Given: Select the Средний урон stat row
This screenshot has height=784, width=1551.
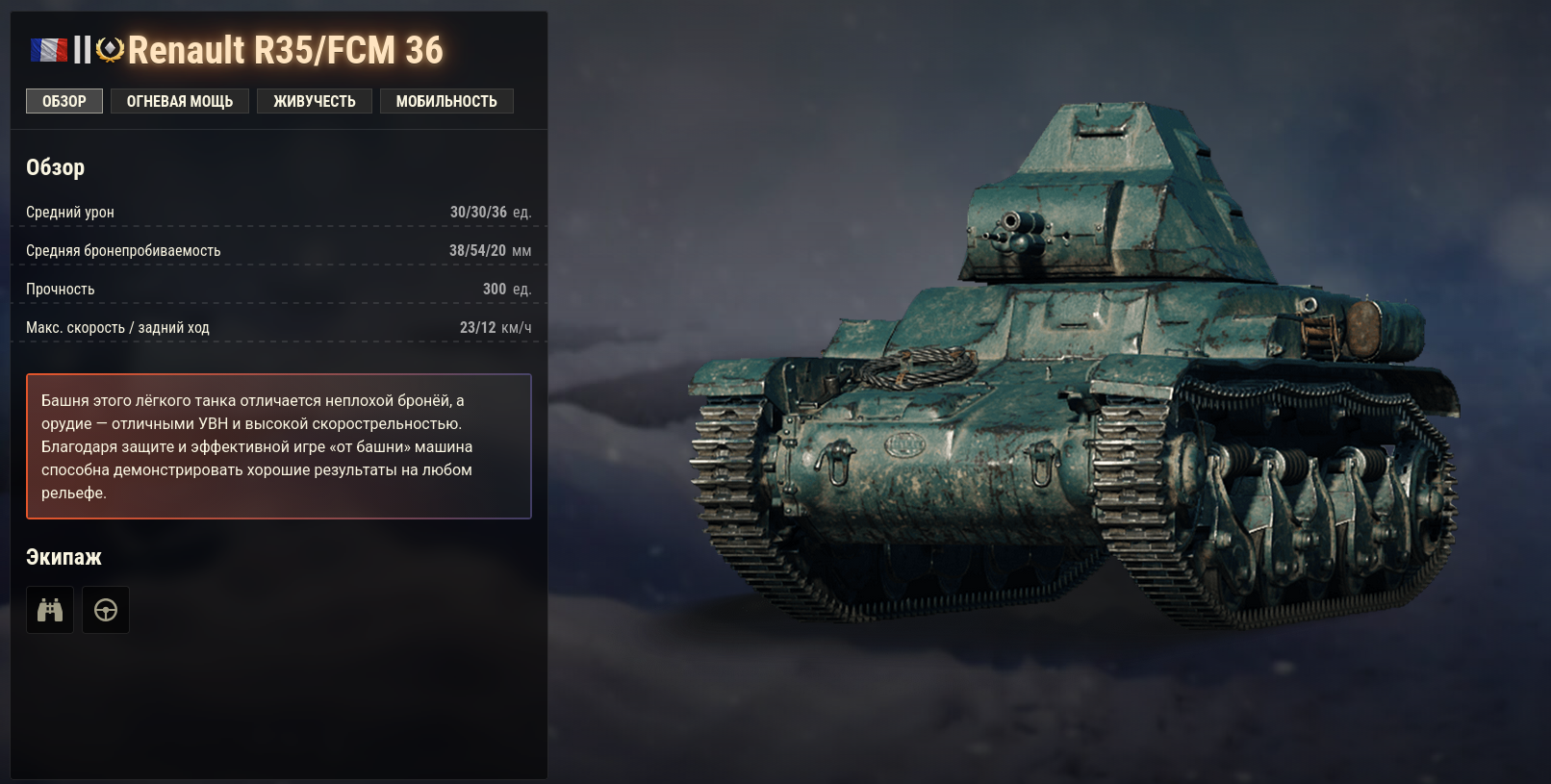Looking at the screenshot, I should click(x=279, y=212).
